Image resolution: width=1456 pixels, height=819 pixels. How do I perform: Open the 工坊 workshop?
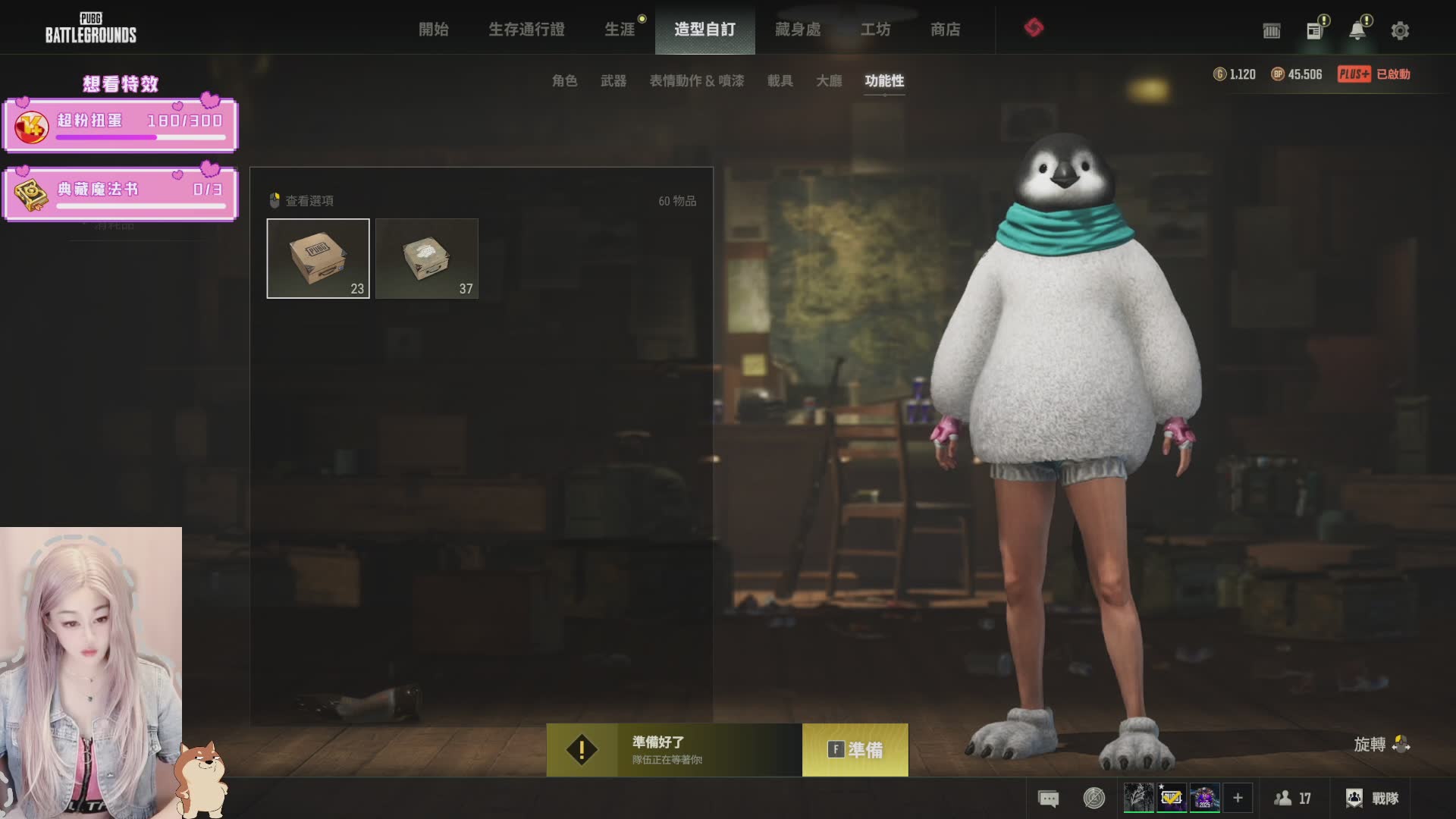coord(875,30)
